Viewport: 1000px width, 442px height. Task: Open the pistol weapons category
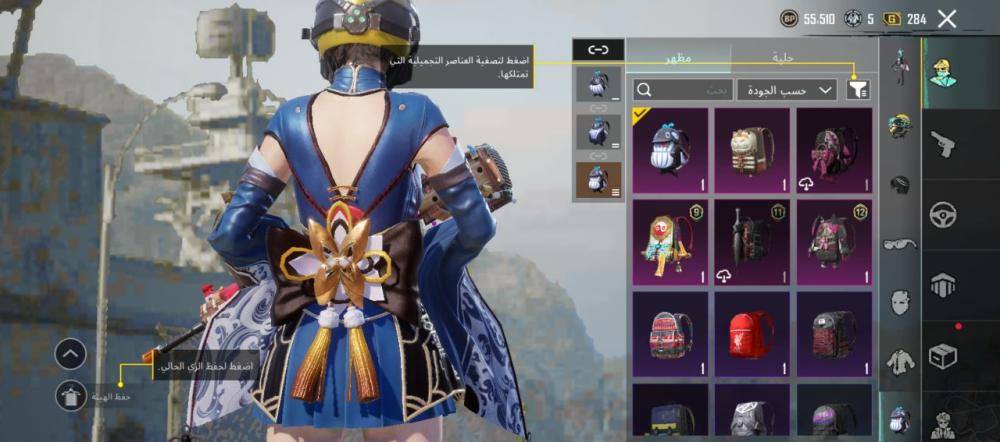(942, 145)
